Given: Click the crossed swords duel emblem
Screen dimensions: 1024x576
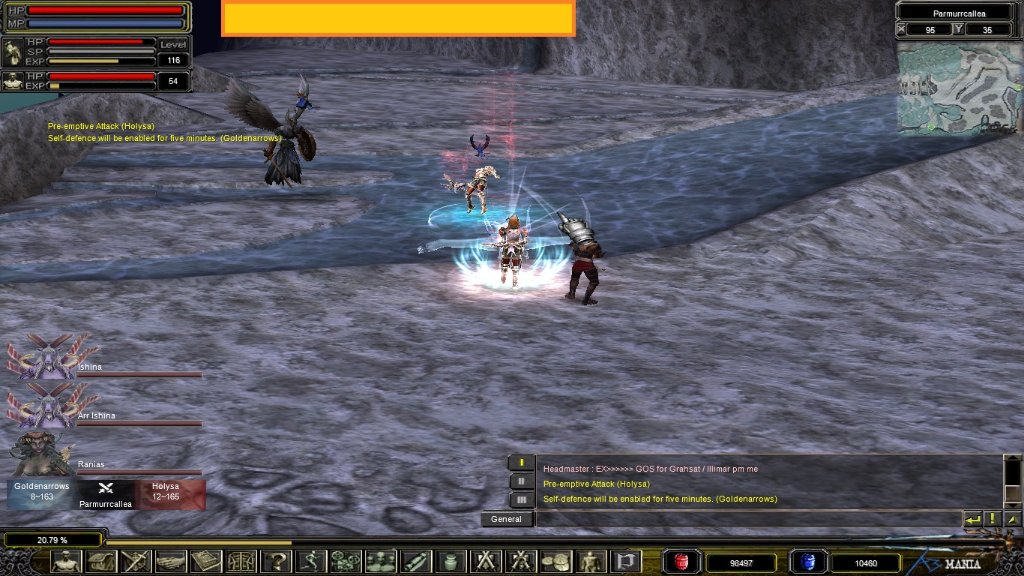Looking at the screenshot, I should coord(105,488).
